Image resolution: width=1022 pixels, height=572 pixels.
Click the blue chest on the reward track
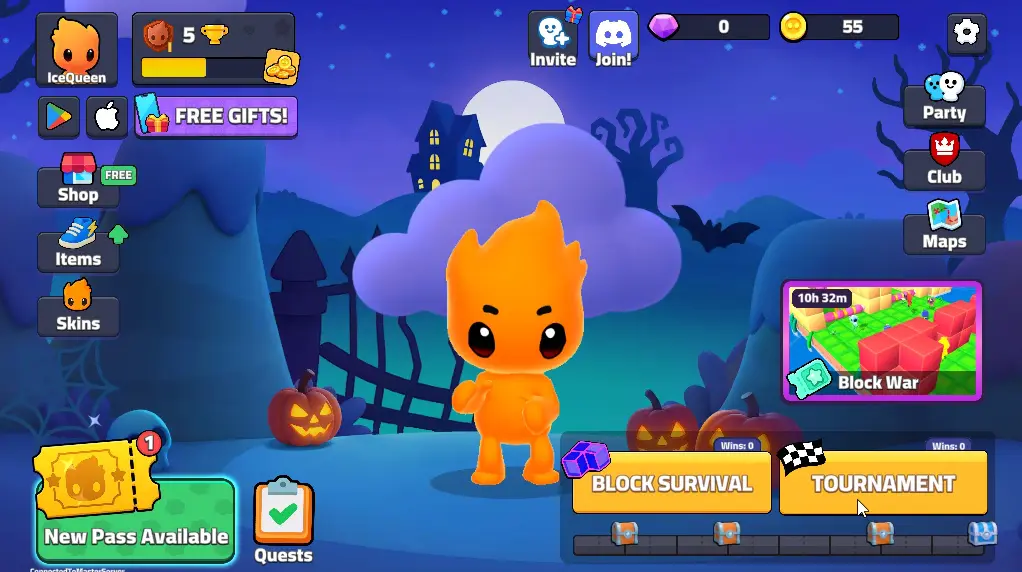tap(982, 534)
